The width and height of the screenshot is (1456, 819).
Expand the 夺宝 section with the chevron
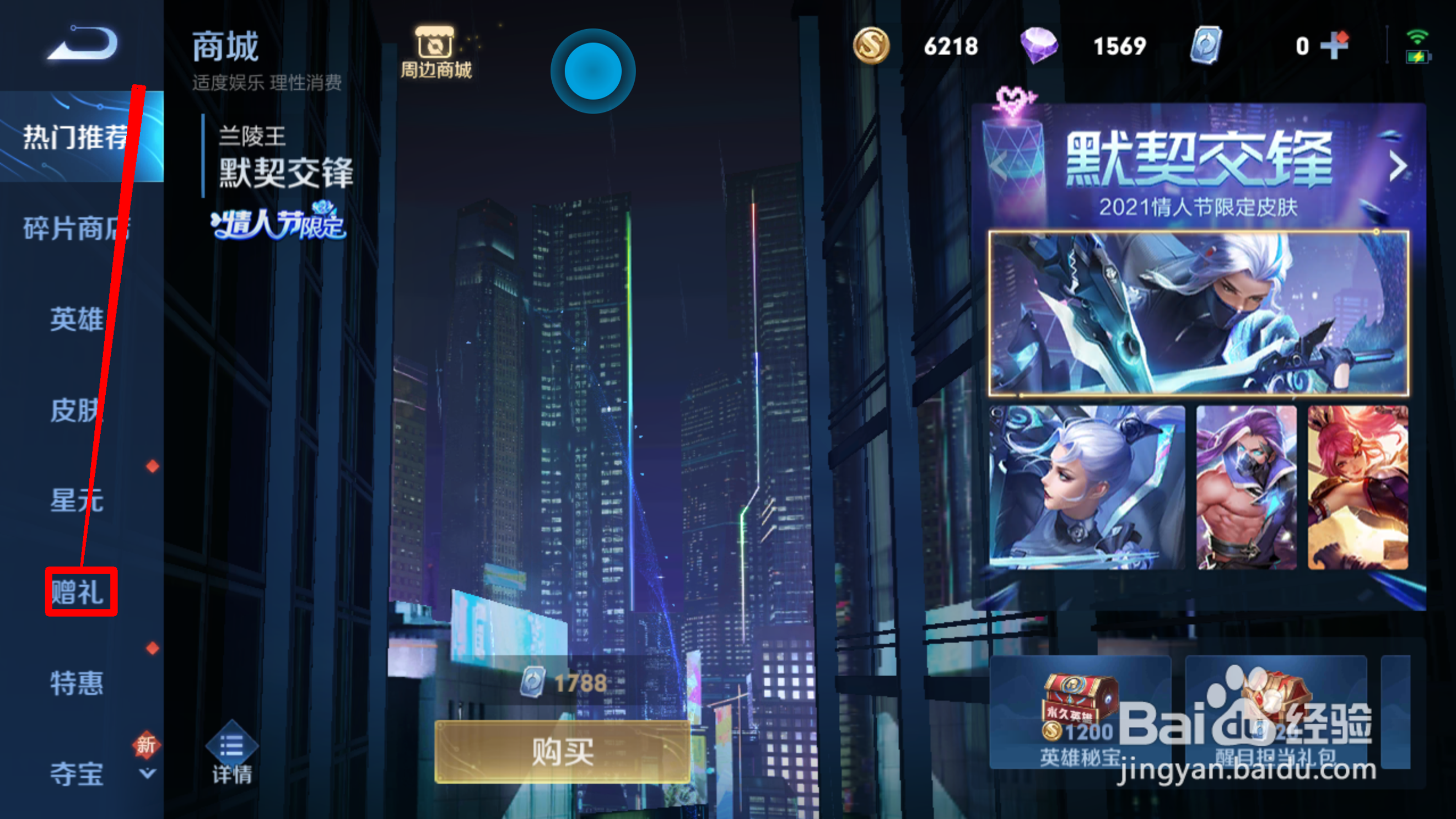[x=148, y=774]
